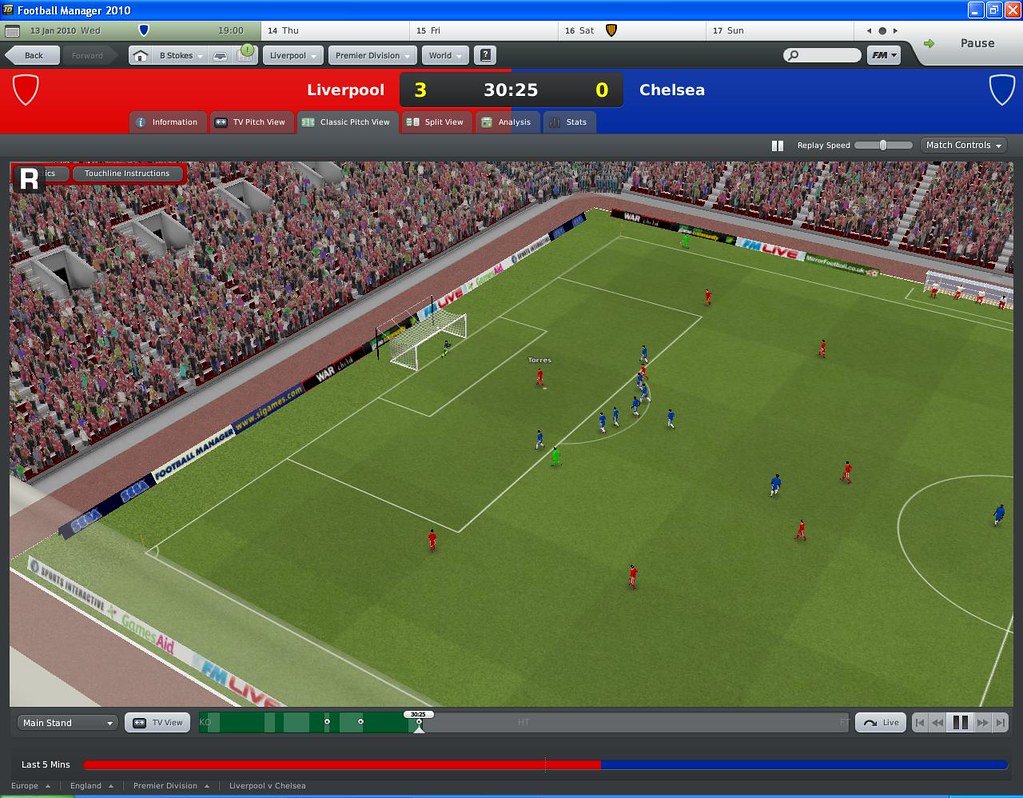Open Touchline Instructions
Viewport: 1023px width, 798px height.
127,174
